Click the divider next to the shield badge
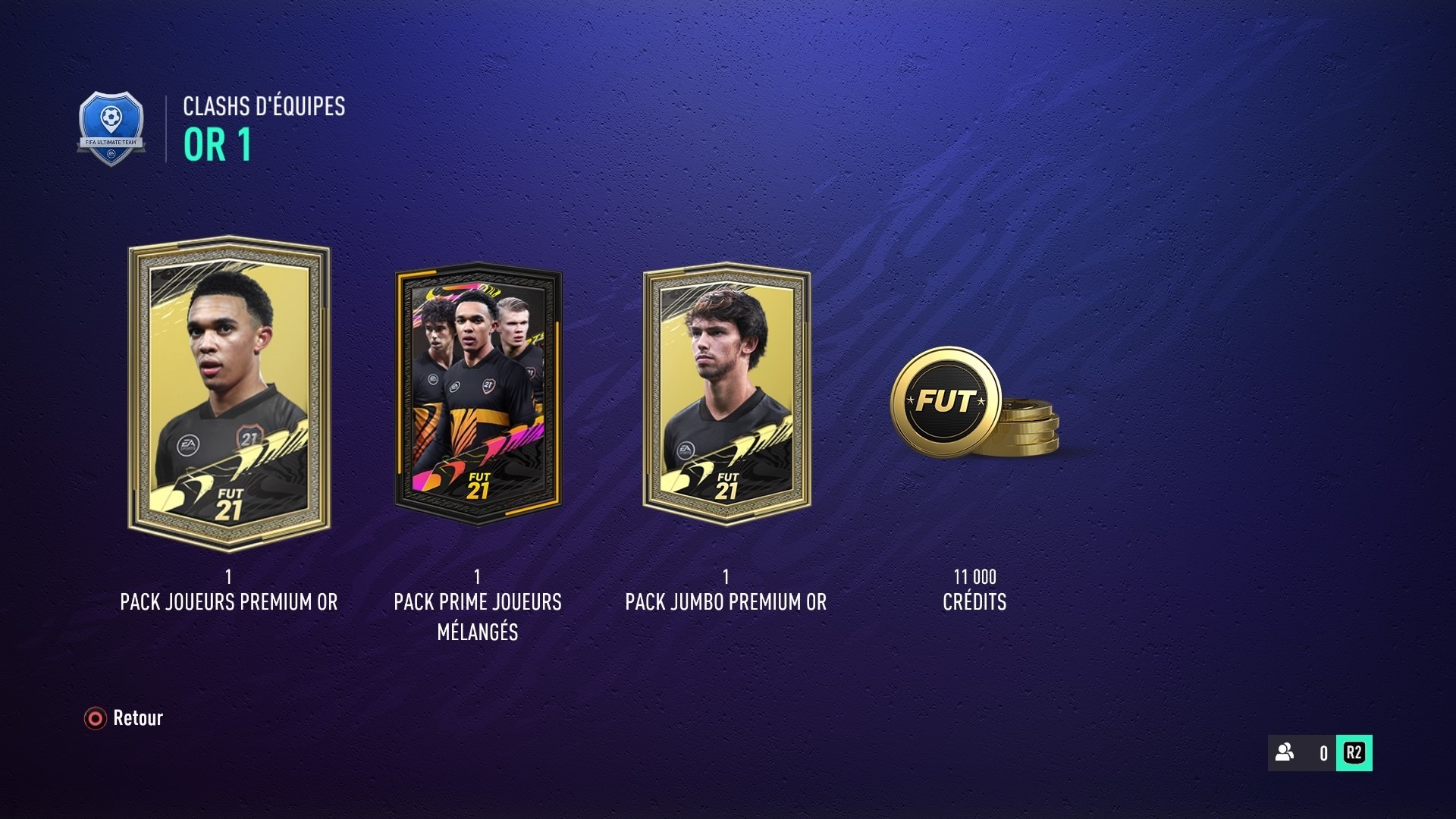 (165, 127)
